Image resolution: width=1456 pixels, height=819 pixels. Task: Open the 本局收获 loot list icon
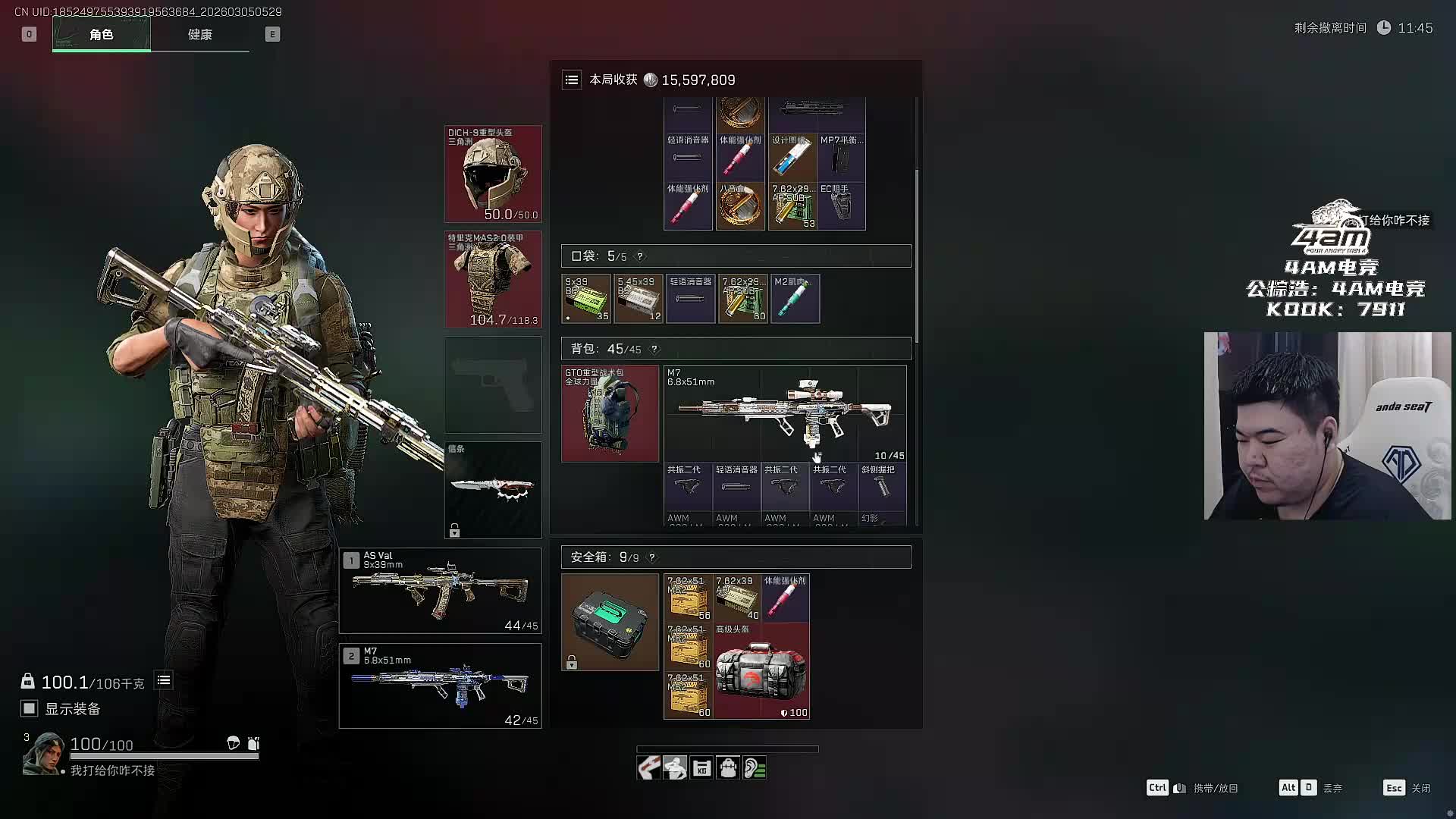(572, 80)
